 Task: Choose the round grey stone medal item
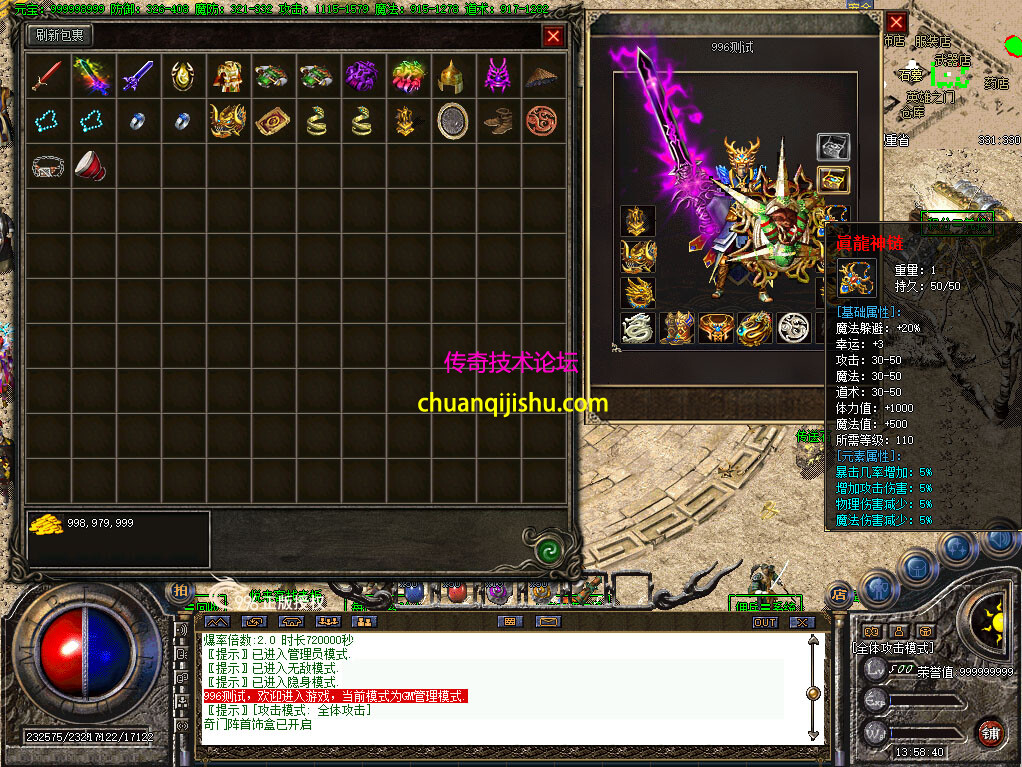(453, 121)
